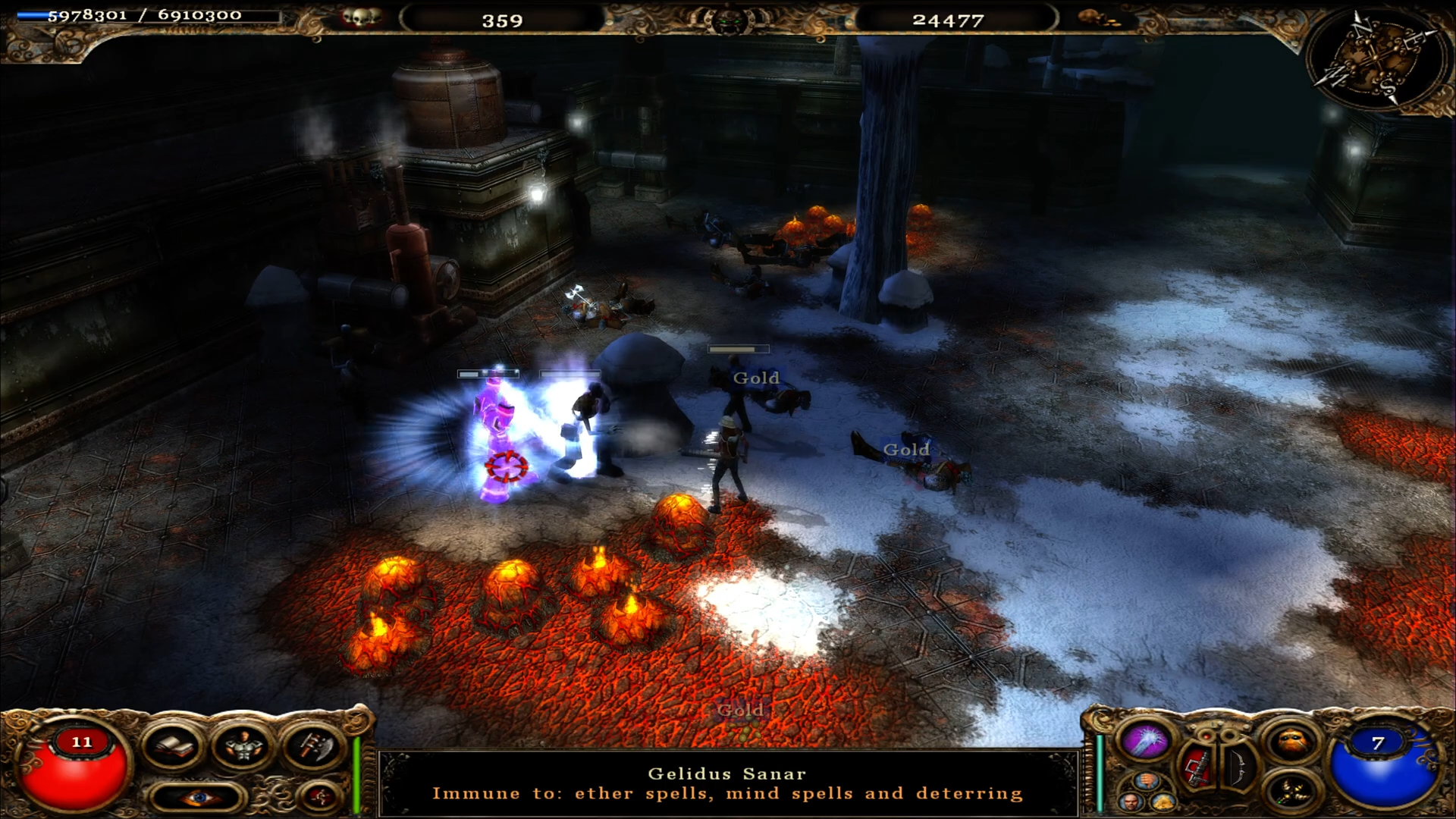Click the orange creature face icon
The width and height of the screenshot is (1456, 819).
pyautogui.click(x=1291, y=743)
